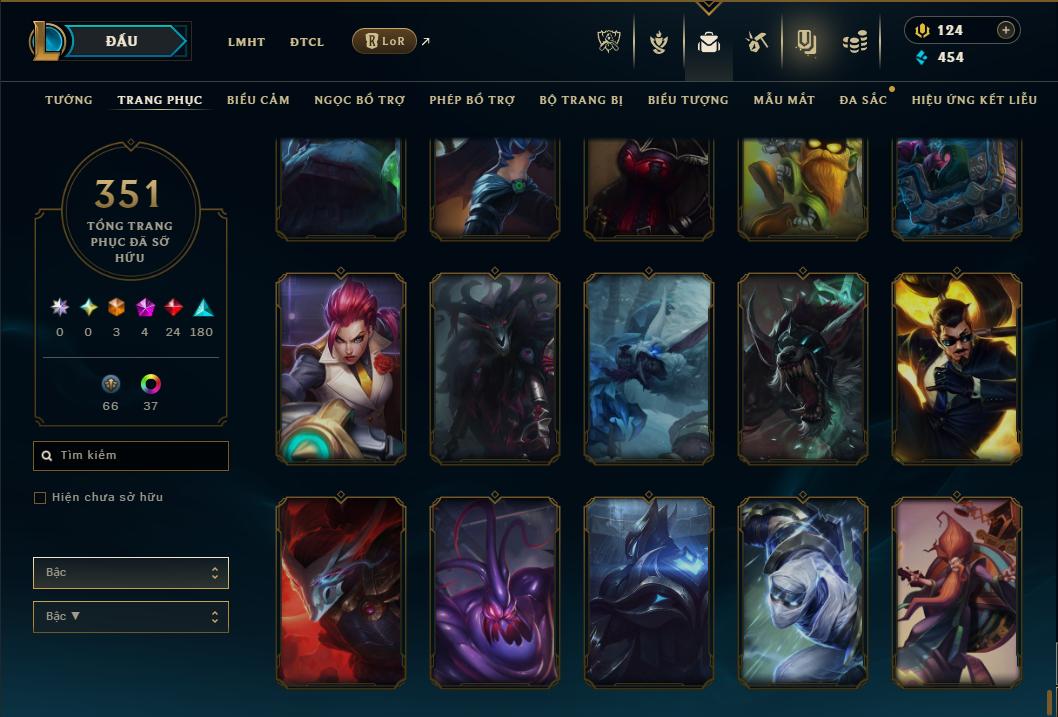Switch to the TƯỚNG tab
The width and height of the screenshot is (1058, 717).
pyautogui.click(x=69, y=100)
